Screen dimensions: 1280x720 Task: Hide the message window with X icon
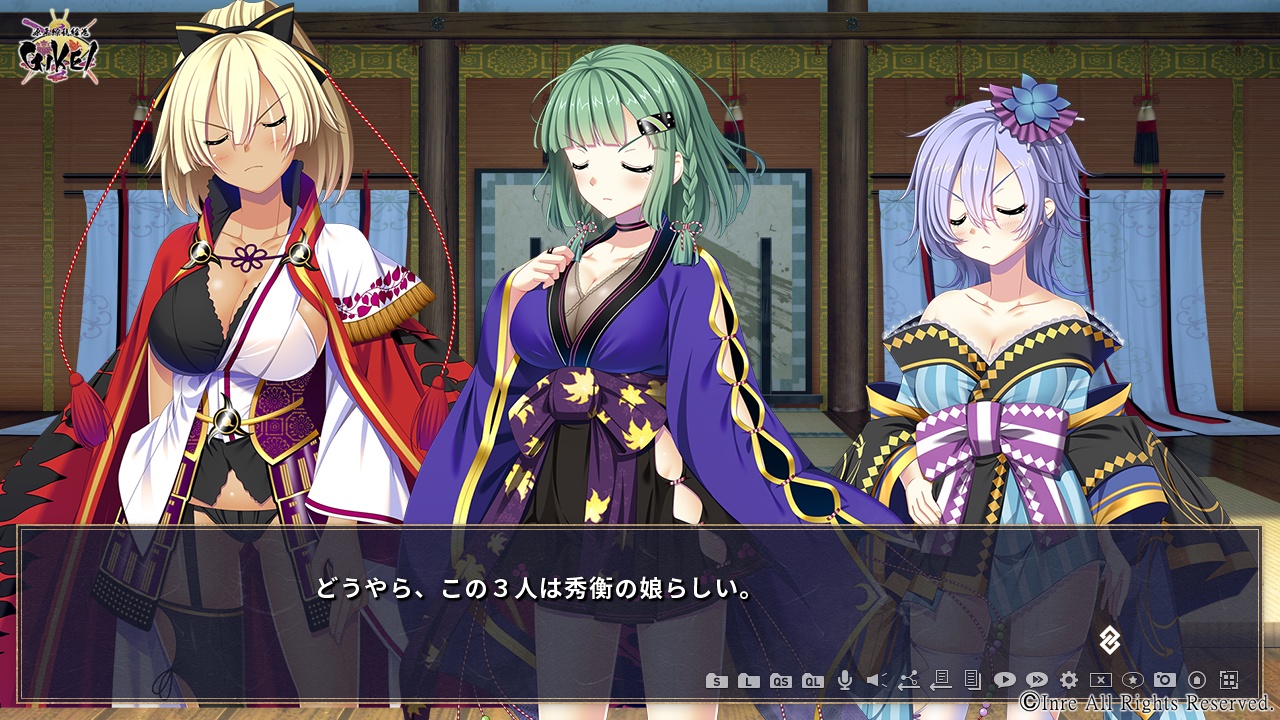click(x=1100, y=680)
